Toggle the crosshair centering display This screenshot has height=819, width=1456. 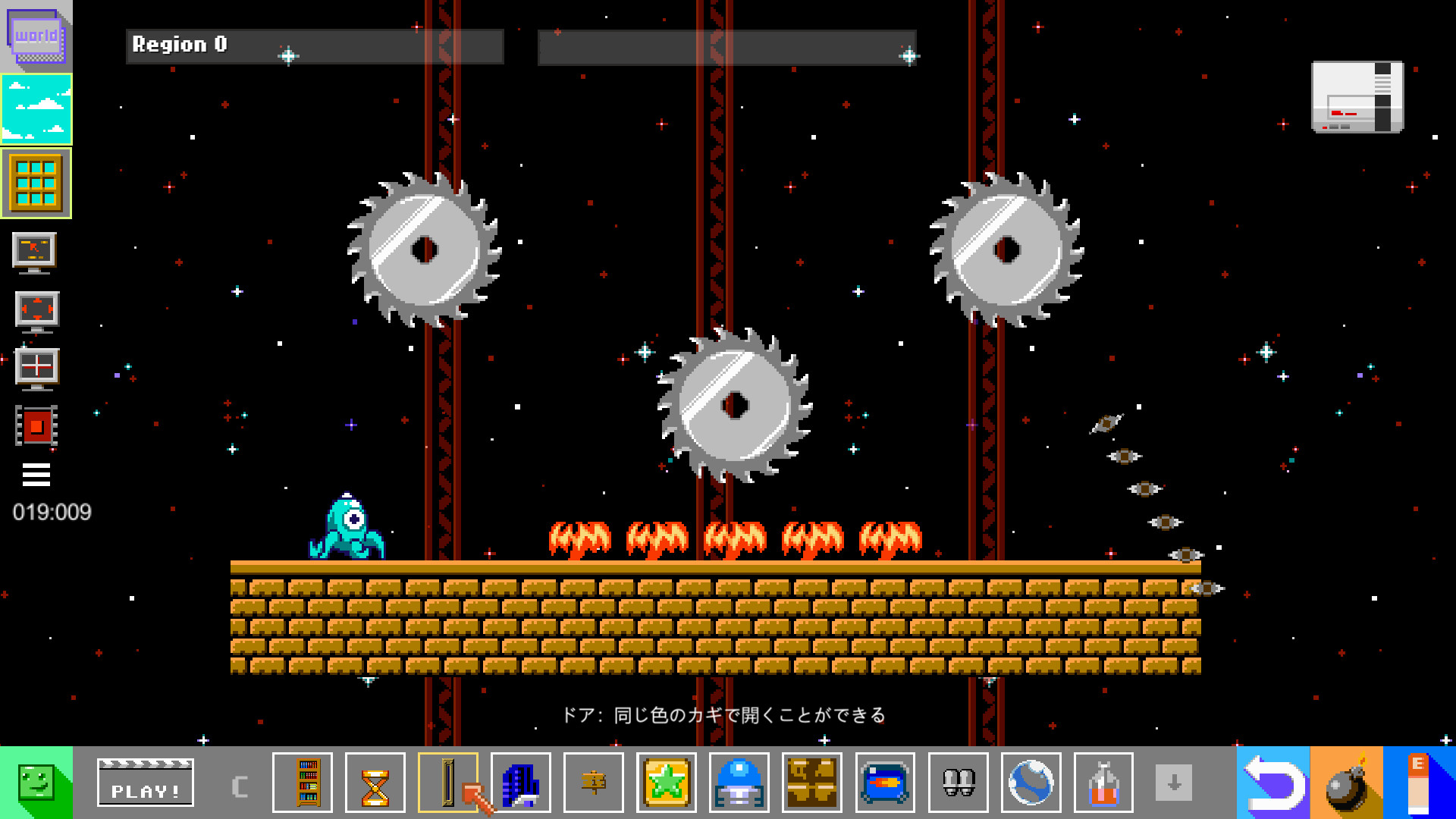36,368
